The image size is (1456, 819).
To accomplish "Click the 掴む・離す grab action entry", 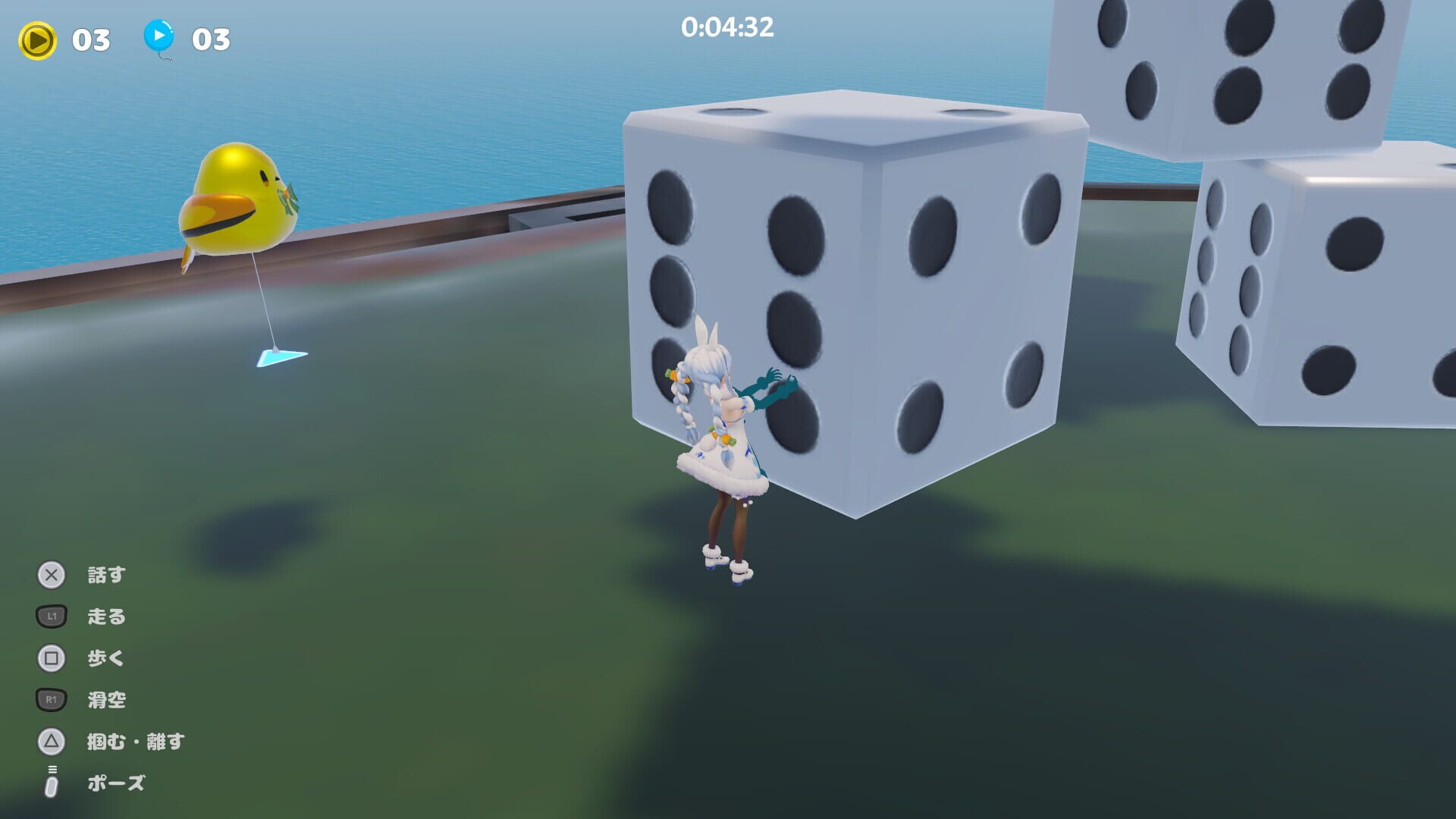I will [136, 742].
